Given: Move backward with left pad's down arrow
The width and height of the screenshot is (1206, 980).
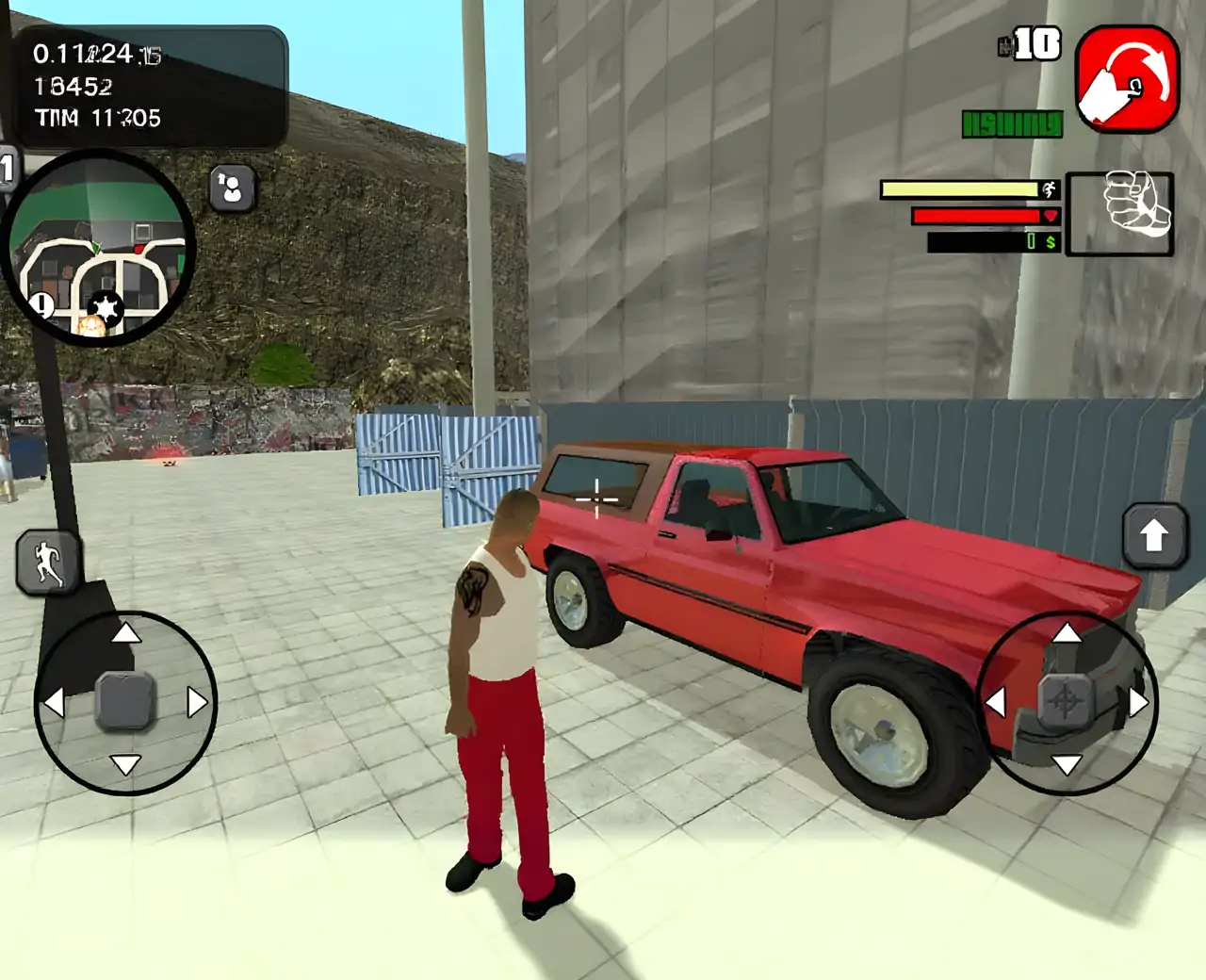Looking at the screenshot, I should pos(125,763).
